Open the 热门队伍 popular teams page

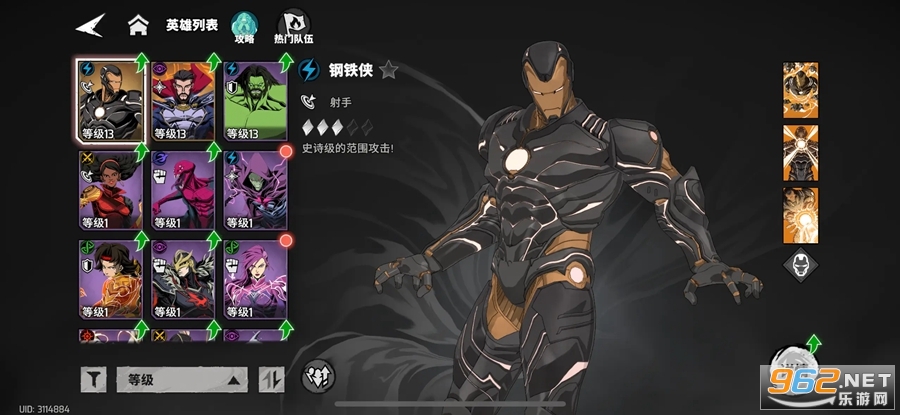point(291,27)
